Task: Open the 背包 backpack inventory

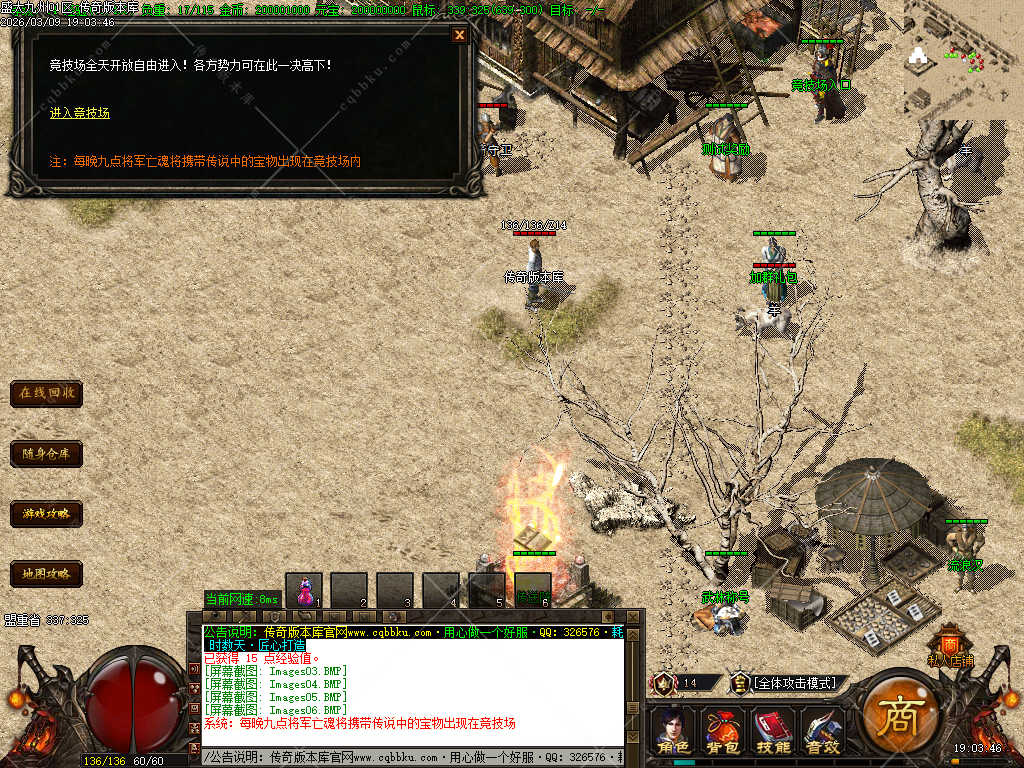Action: pos(722,731)
